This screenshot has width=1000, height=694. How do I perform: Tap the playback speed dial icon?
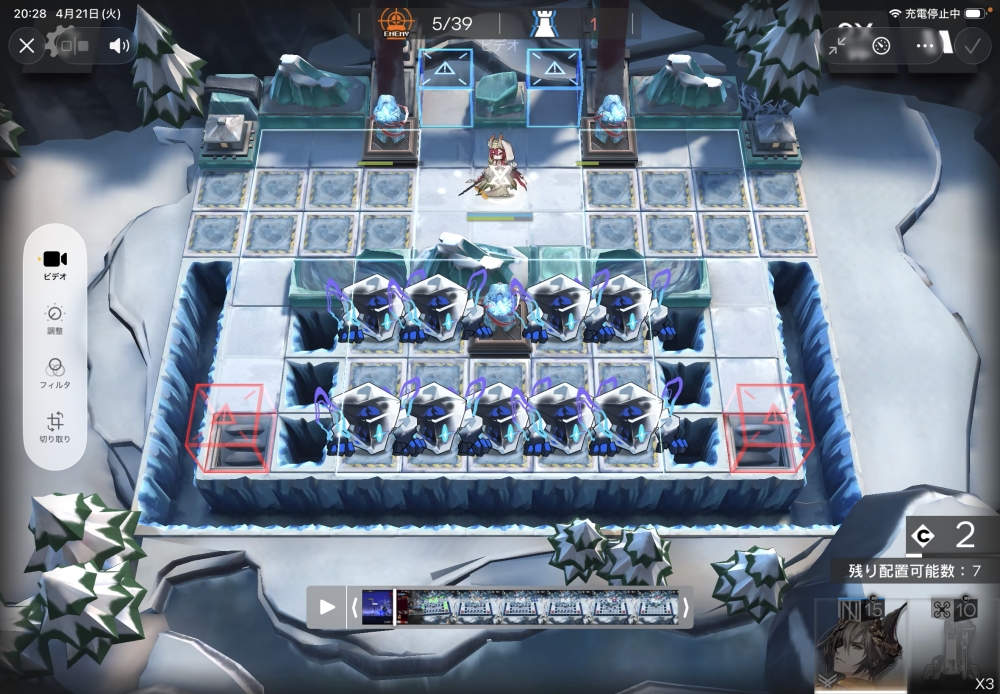[x=881, y=45]
